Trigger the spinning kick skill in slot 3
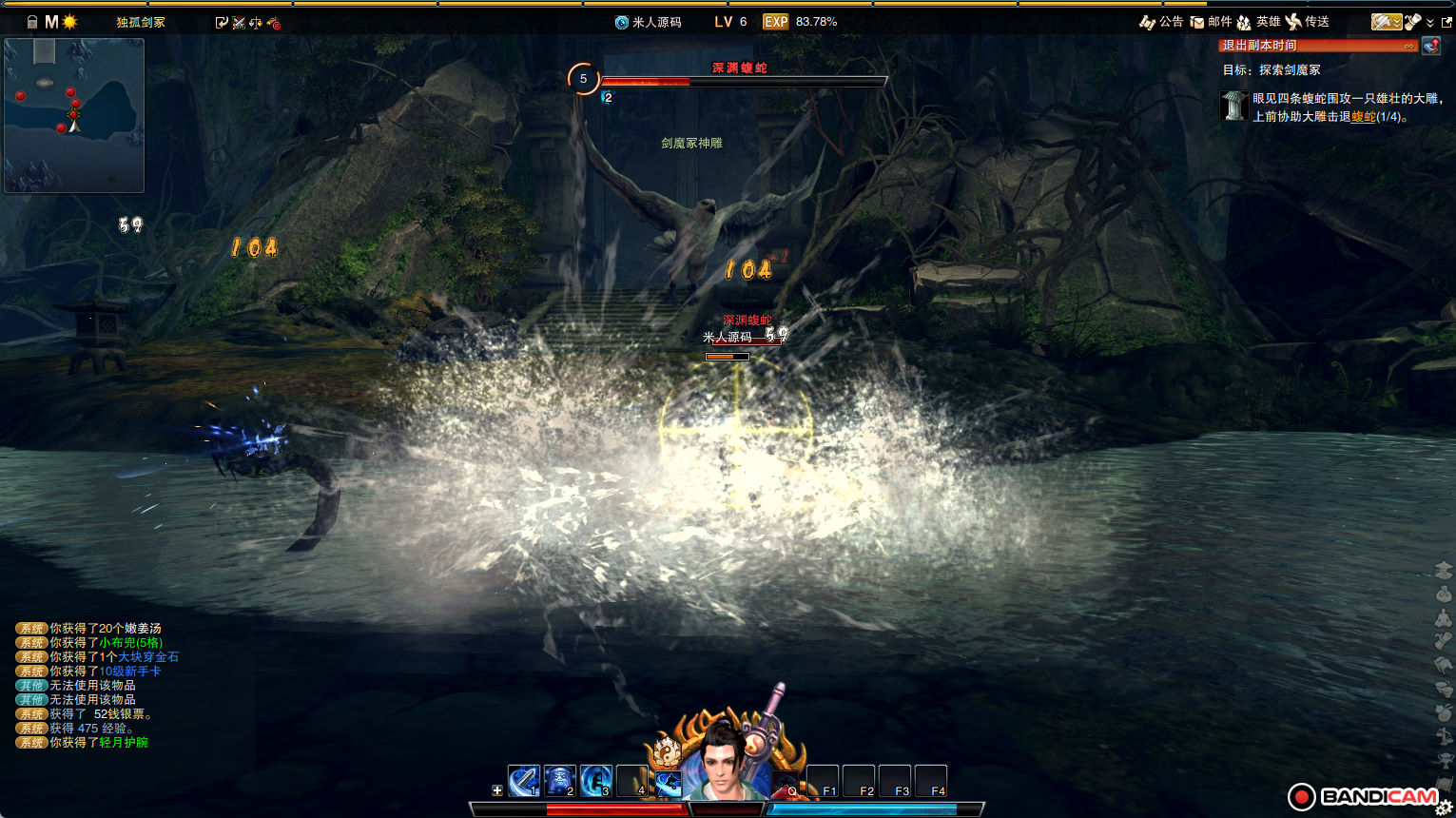This screenshot has height=818, width=1456. pos(595,782)
